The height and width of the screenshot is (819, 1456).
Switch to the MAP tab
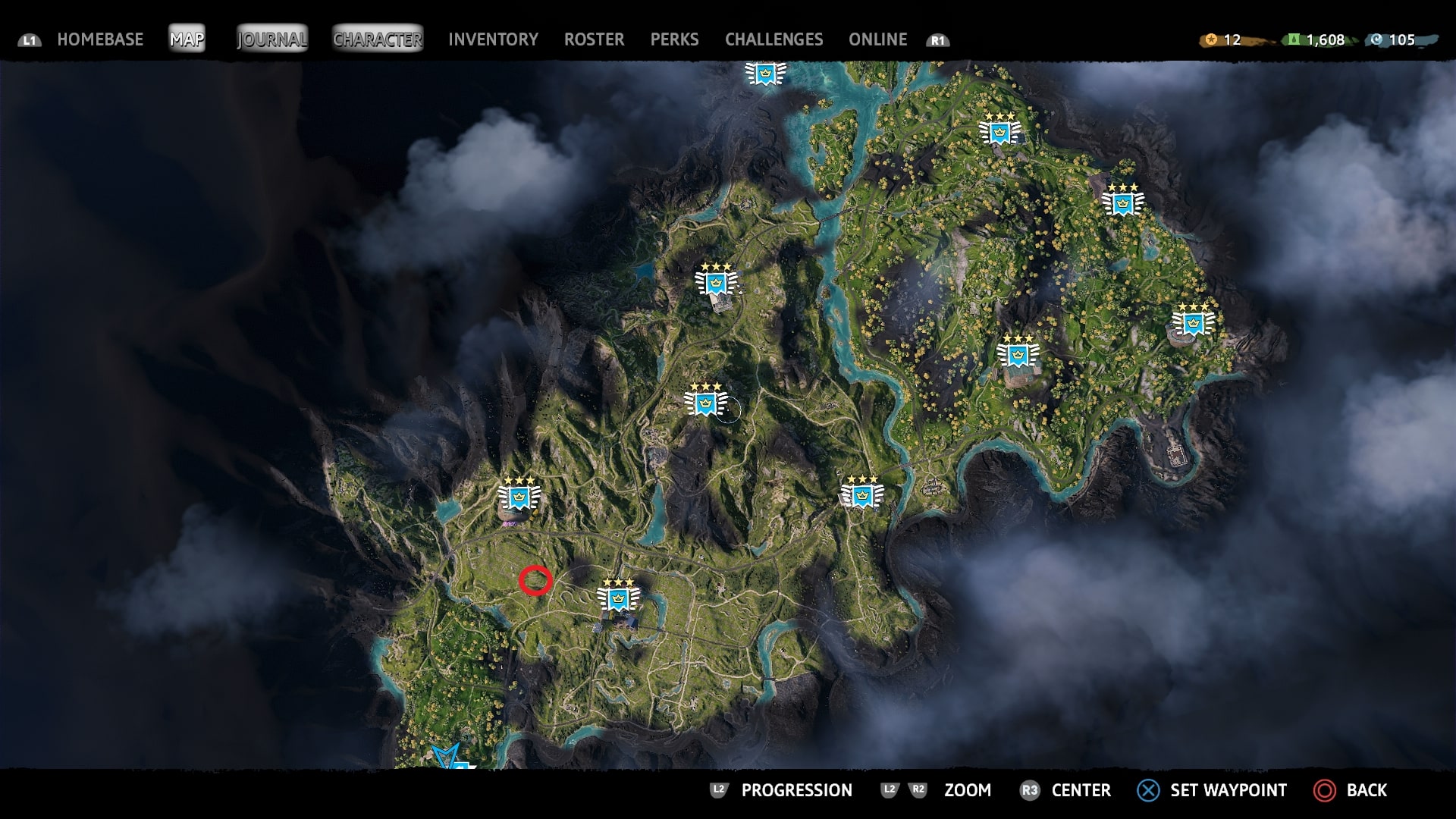pos(187,38)
